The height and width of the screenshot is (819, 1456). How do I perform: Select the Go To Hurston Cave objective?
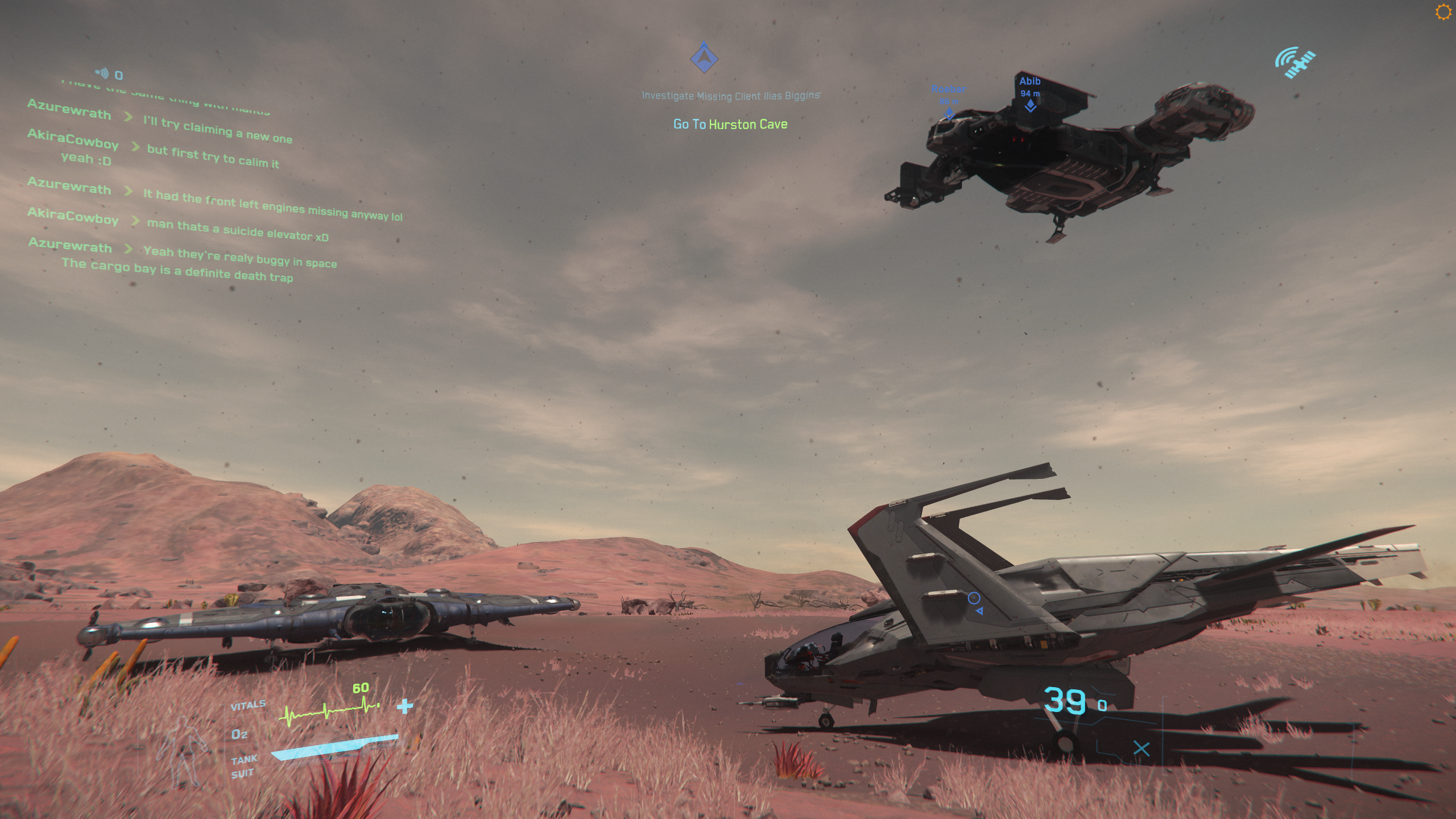[x=730, y=124]
